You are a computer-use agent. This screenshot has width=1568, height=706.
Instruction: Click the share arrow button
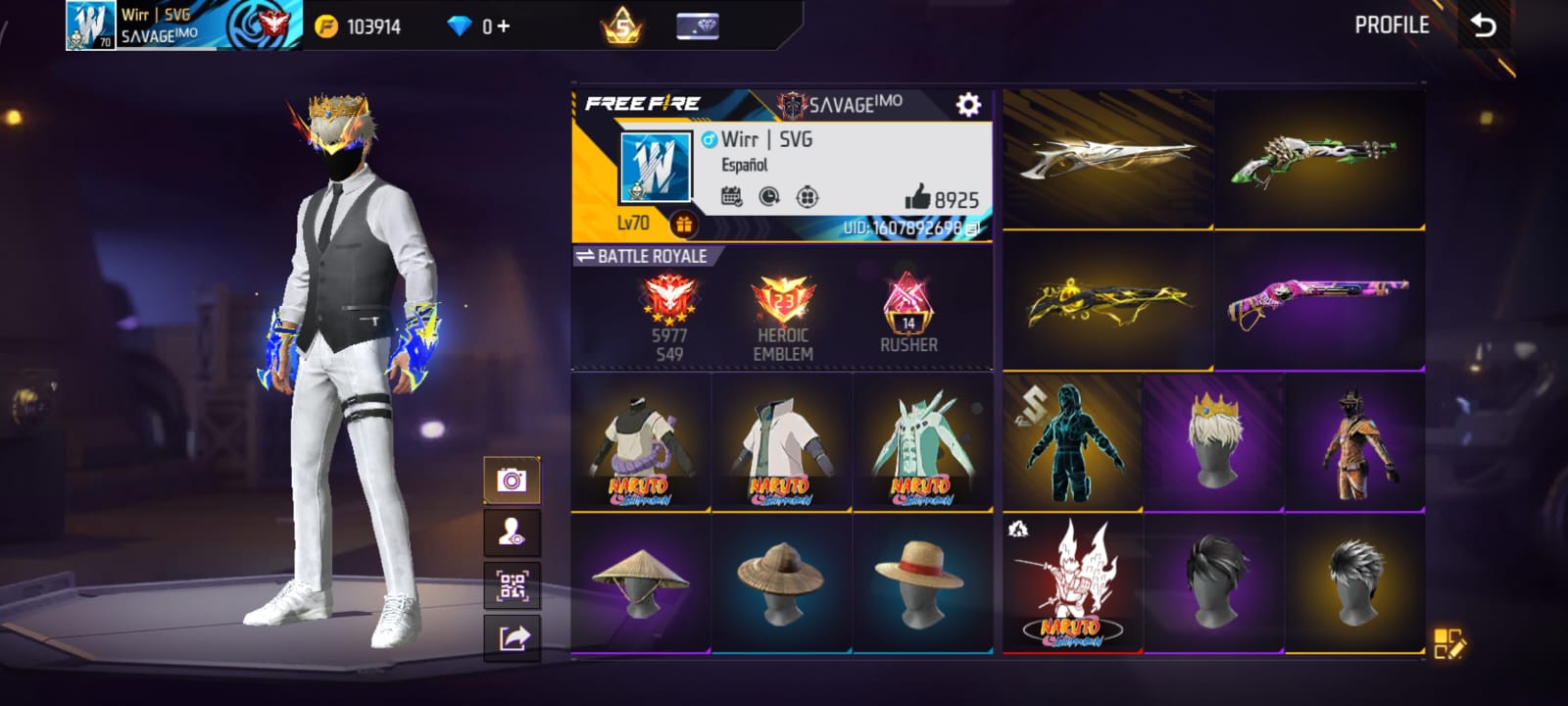coord(513,638)
